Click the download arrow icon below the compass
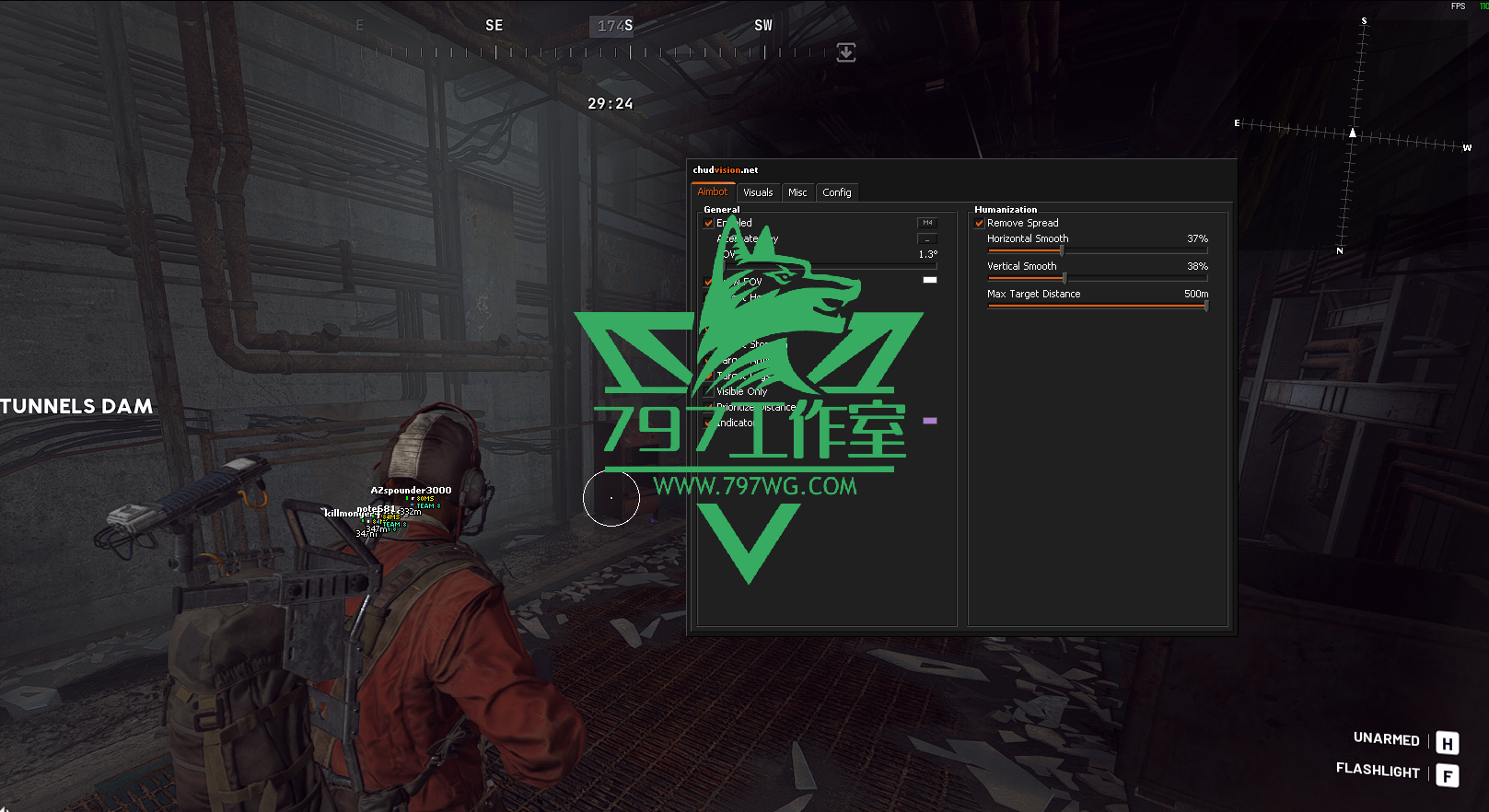The image size is (1489, 812). 845,52
